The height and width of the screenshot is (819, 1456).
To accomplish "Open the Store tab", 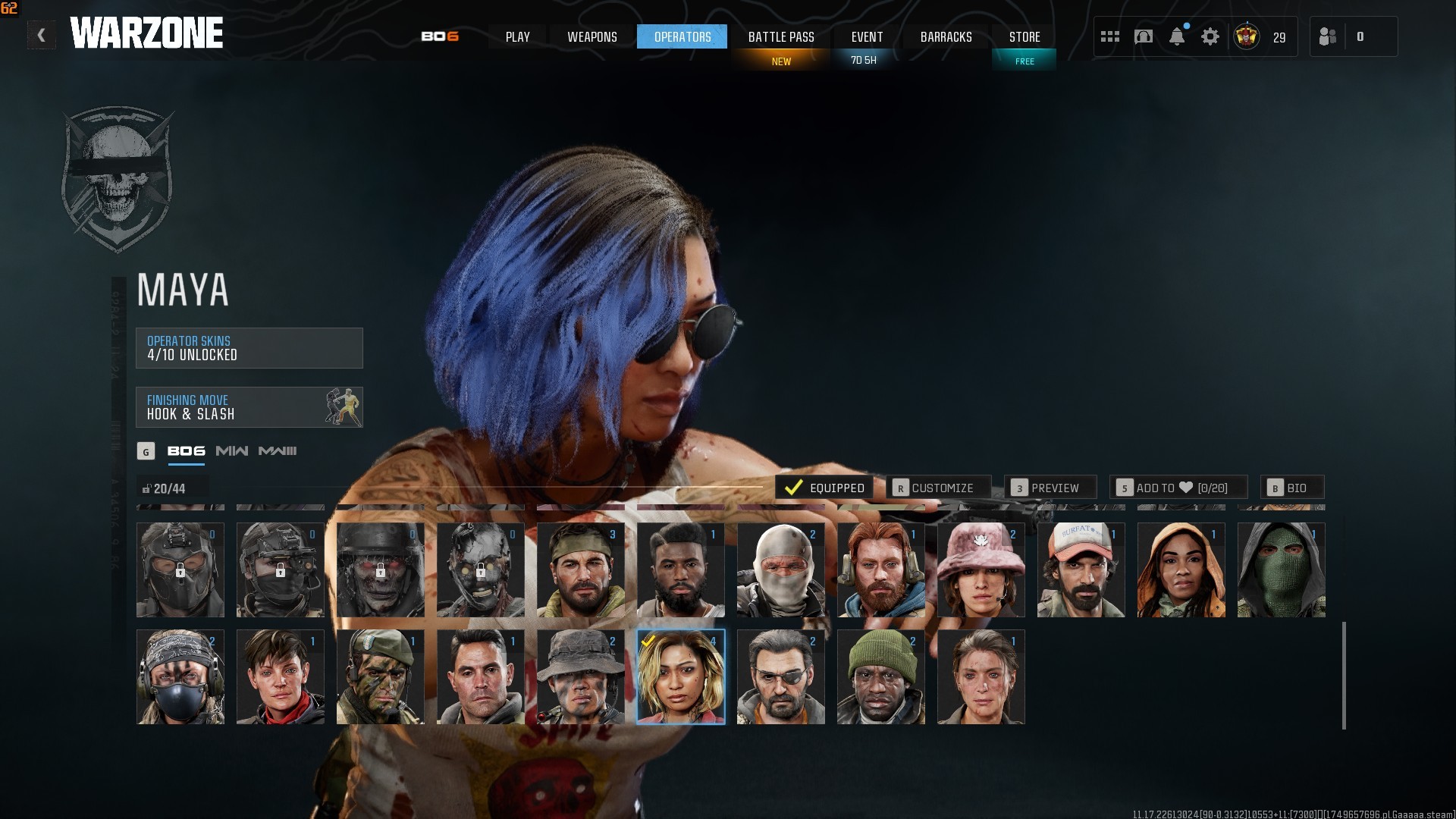I will (1025, 36).
